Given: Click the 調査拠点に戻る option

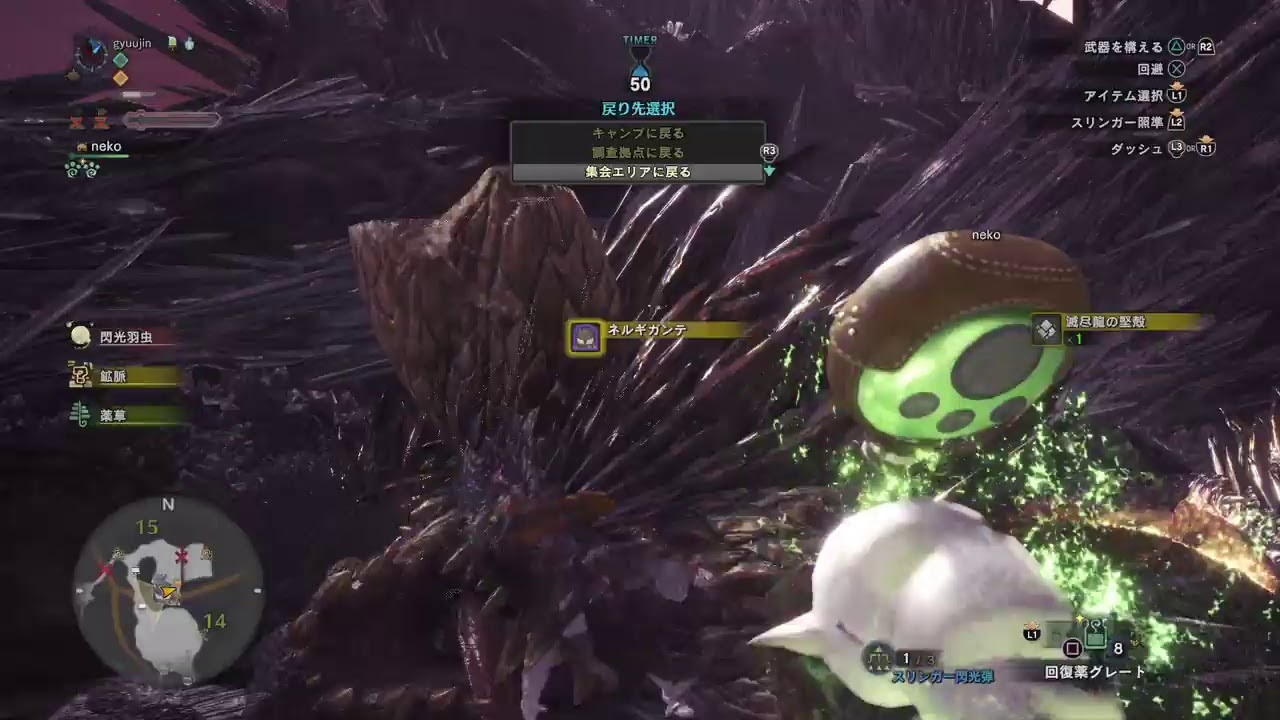Looking at the screenshot, I should click(639, 152).
